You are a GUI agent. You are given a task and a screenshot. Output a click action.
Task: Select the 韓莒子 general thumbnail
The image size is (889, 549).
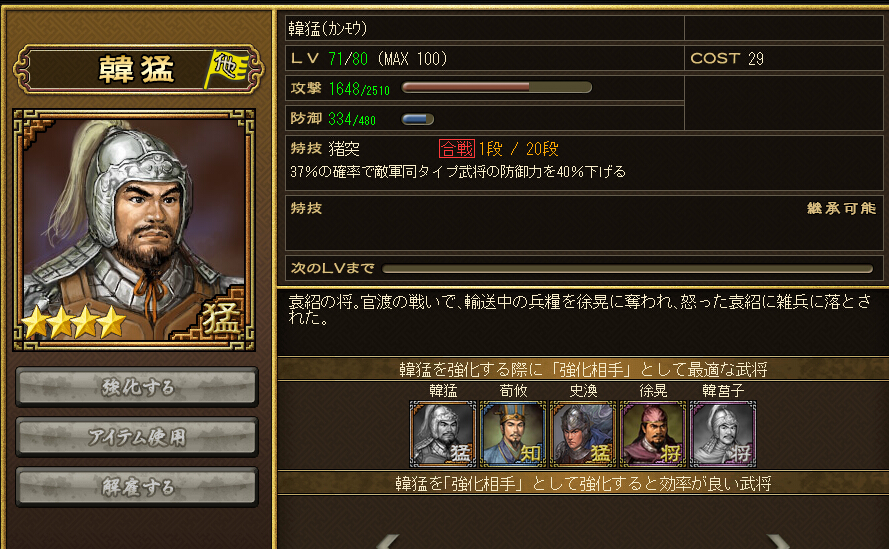point(723,433)
